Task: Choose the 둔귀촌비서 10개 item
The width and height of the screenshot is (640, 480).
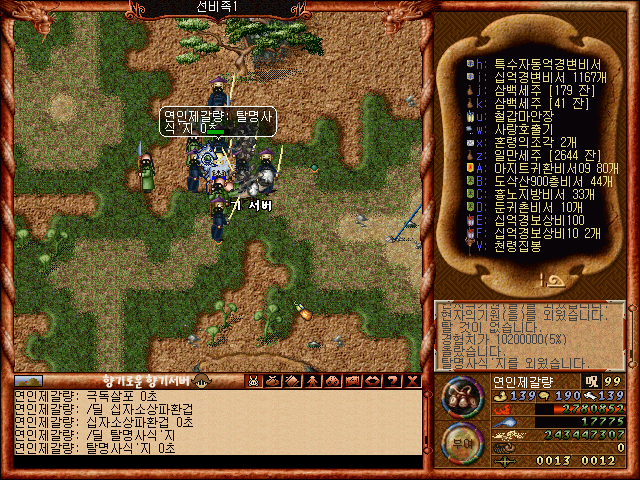Action: [531, 206]
